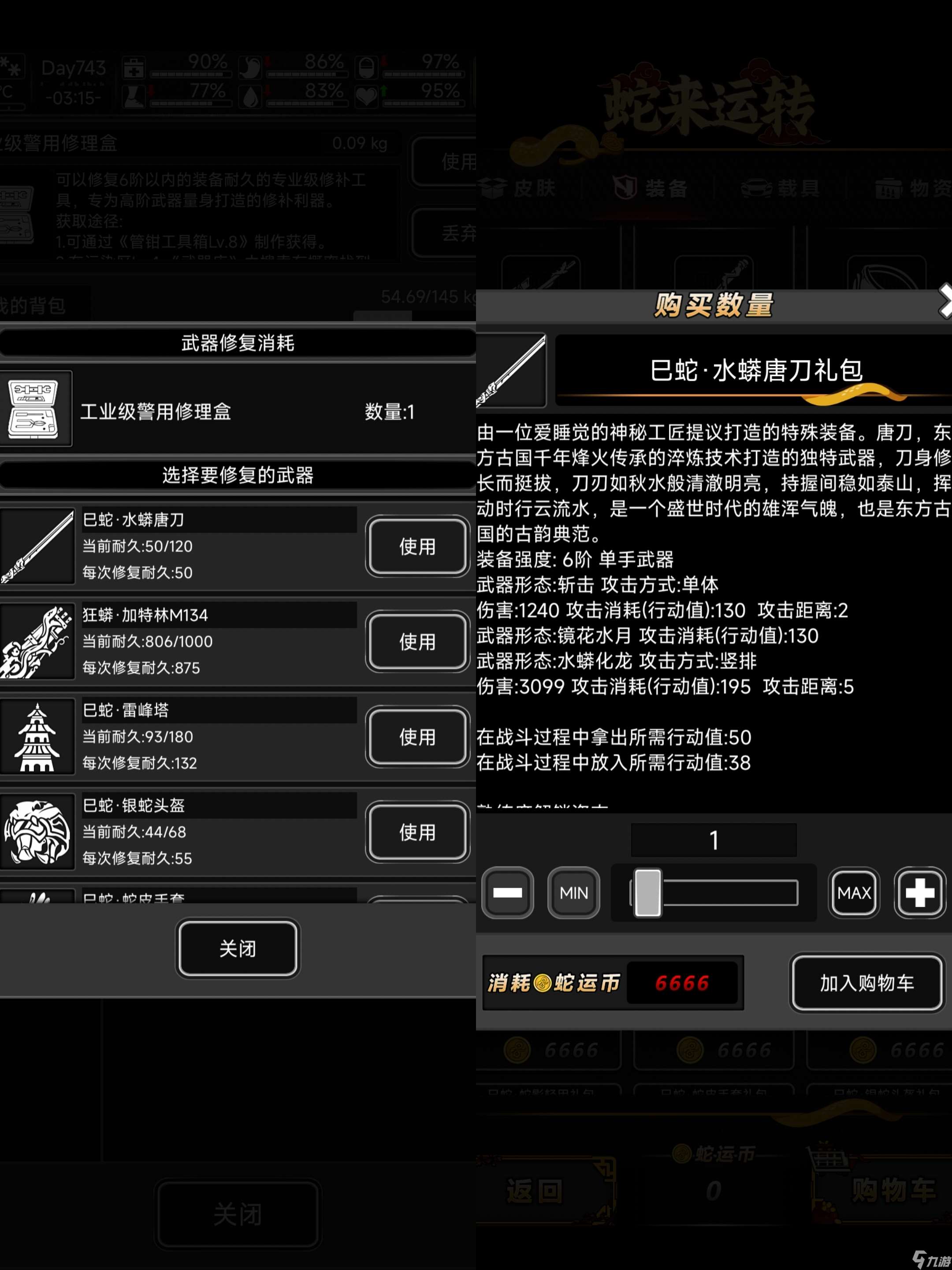Click the 巳蛇·雷峰塔 pagoda weapon icon
Viewport: 952px width, 1270px height.
click(x=37, y=736)
